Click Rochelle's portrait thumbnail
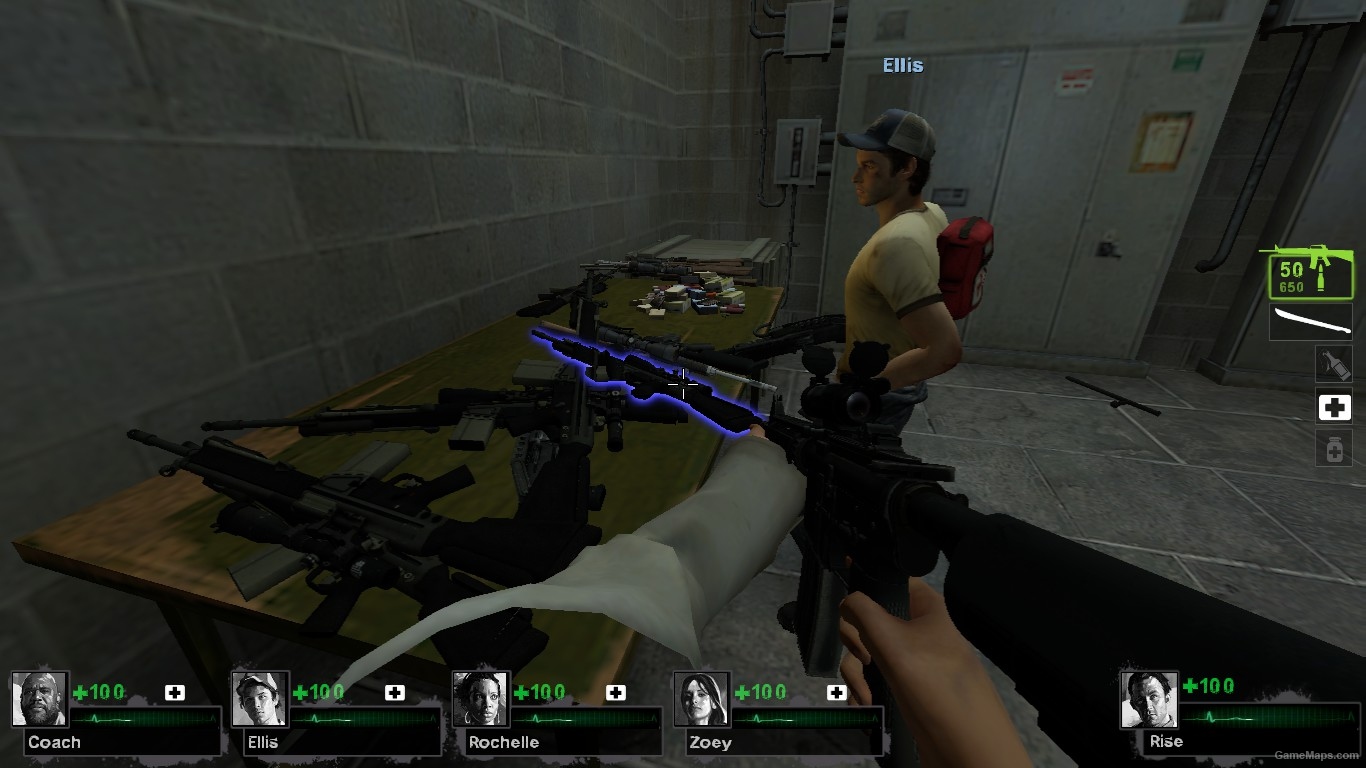This screenshot has height=768, width=1366. 478,701
